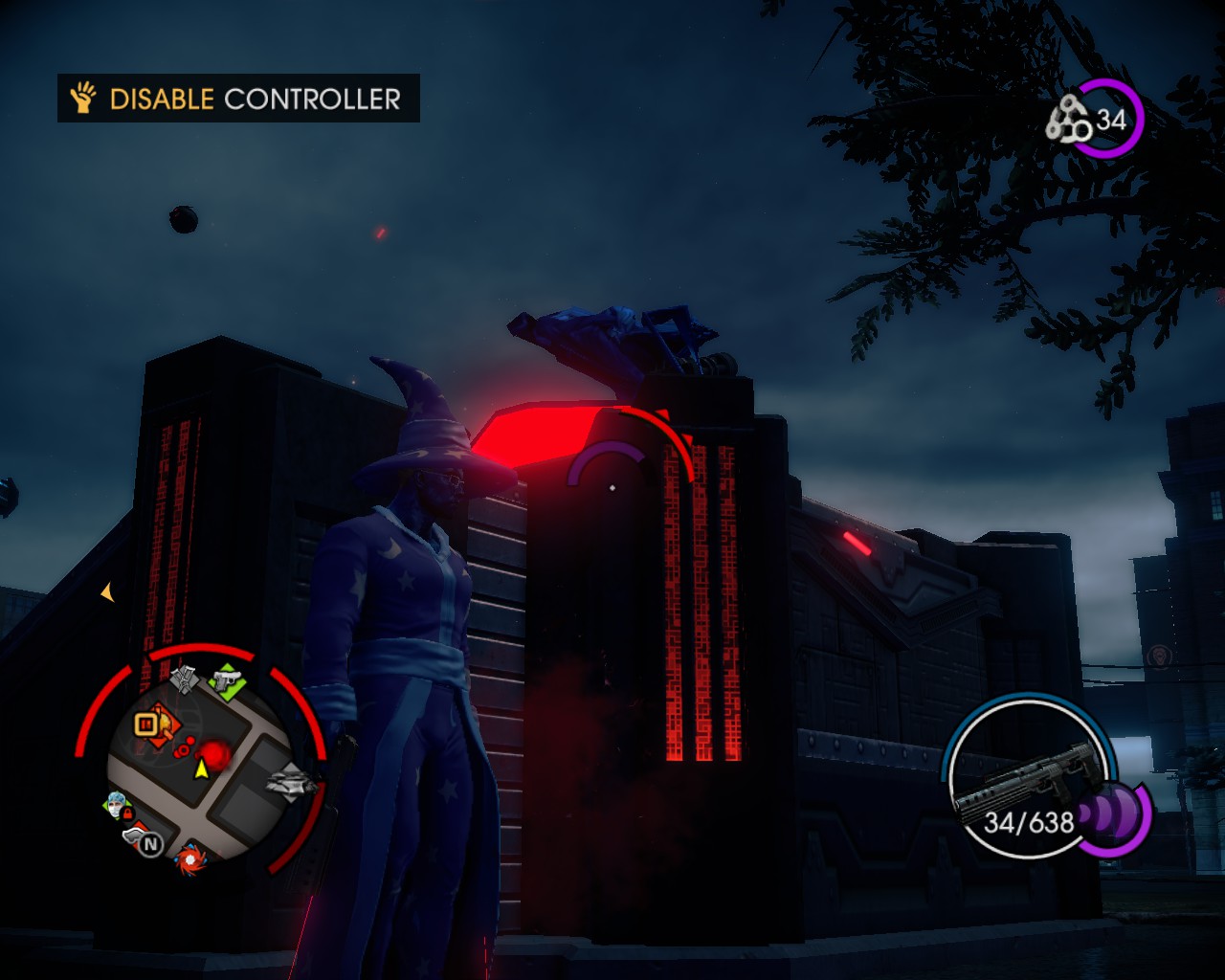Click the grey spaceship marker on minimap
The height and width of the screenshot is (980, 1225).
[x=291, y=782]
